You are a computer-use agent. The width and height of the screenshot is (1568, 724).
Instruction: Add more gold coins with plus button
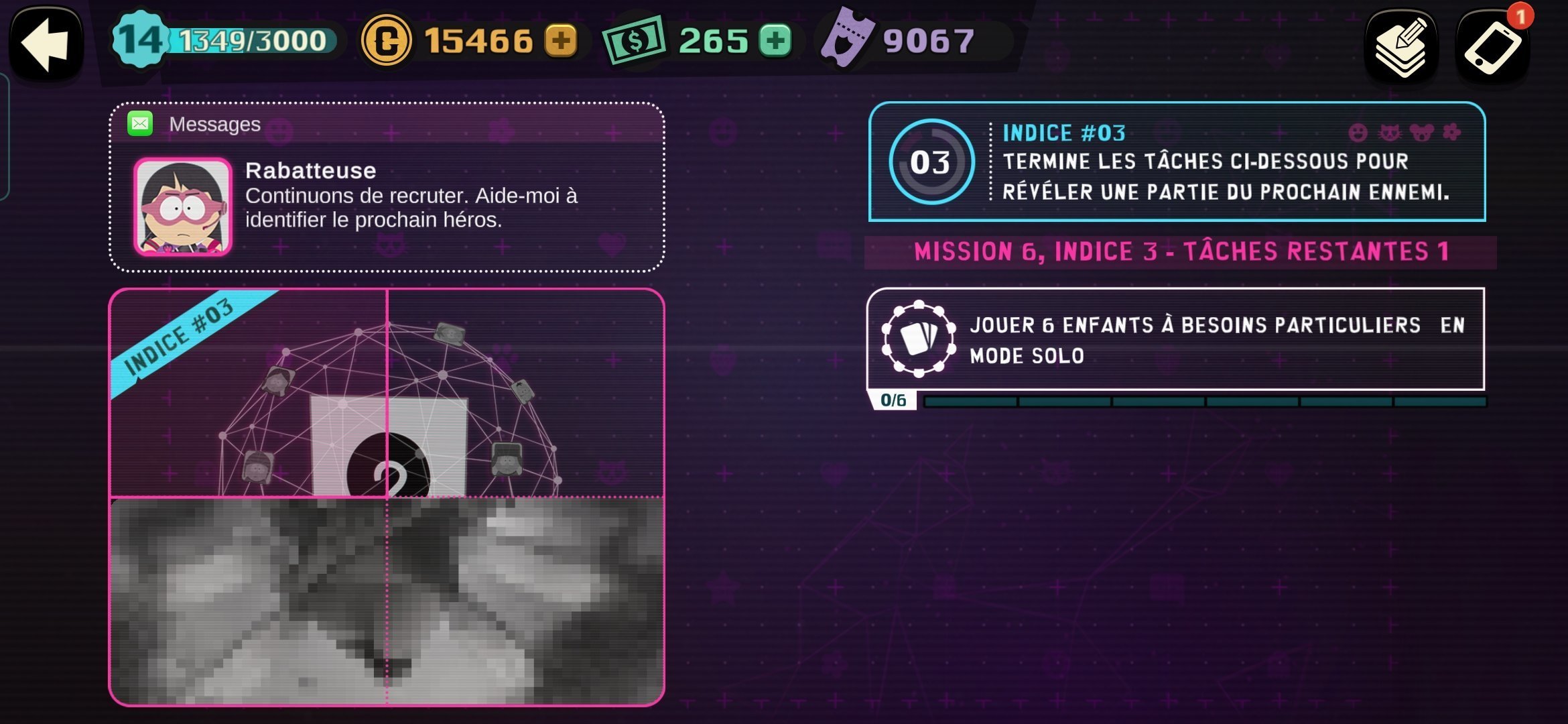[561, 40]
